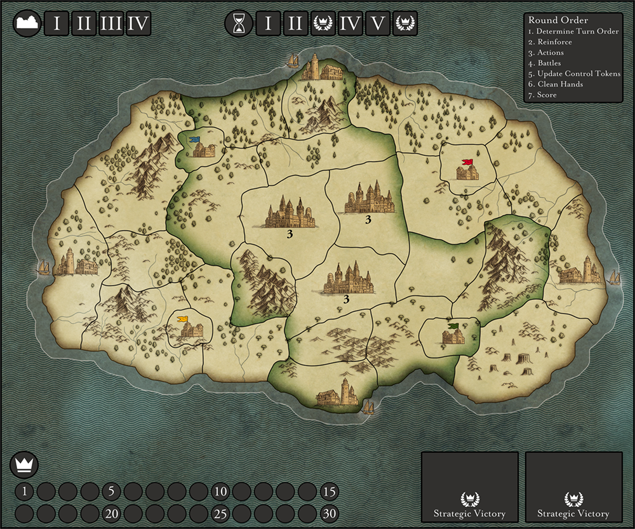Choose round V on the hourglass track
The image size is (635, 529).
(378, 23)
